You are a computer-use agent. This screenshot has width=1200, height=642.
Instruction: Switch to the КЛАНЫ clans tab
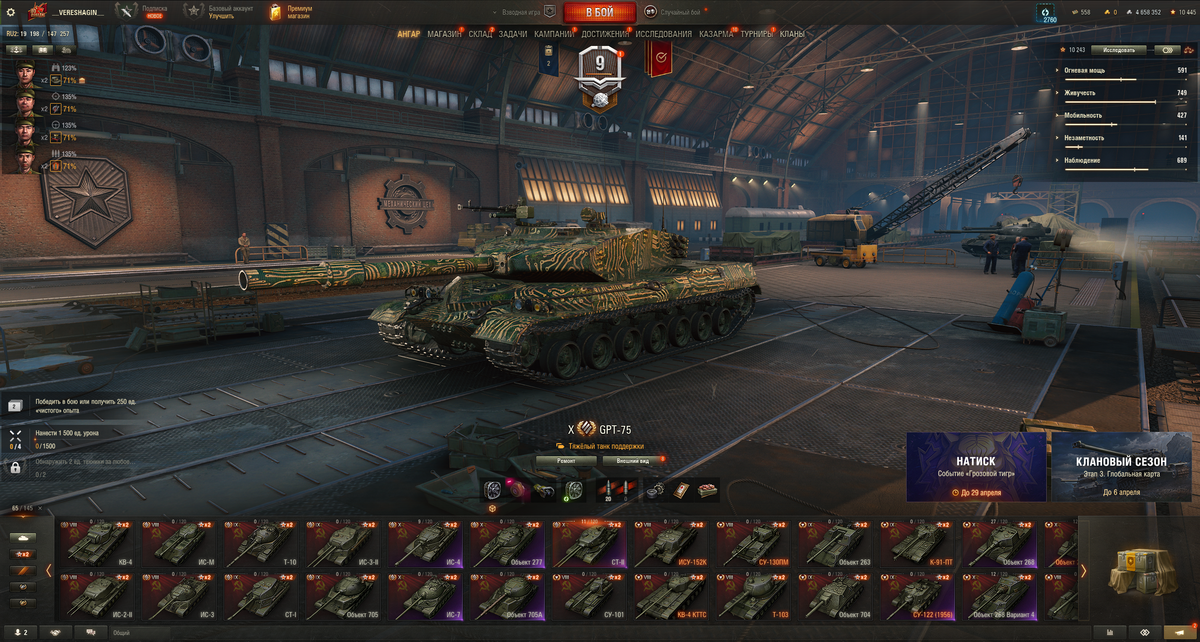(792, 34)
